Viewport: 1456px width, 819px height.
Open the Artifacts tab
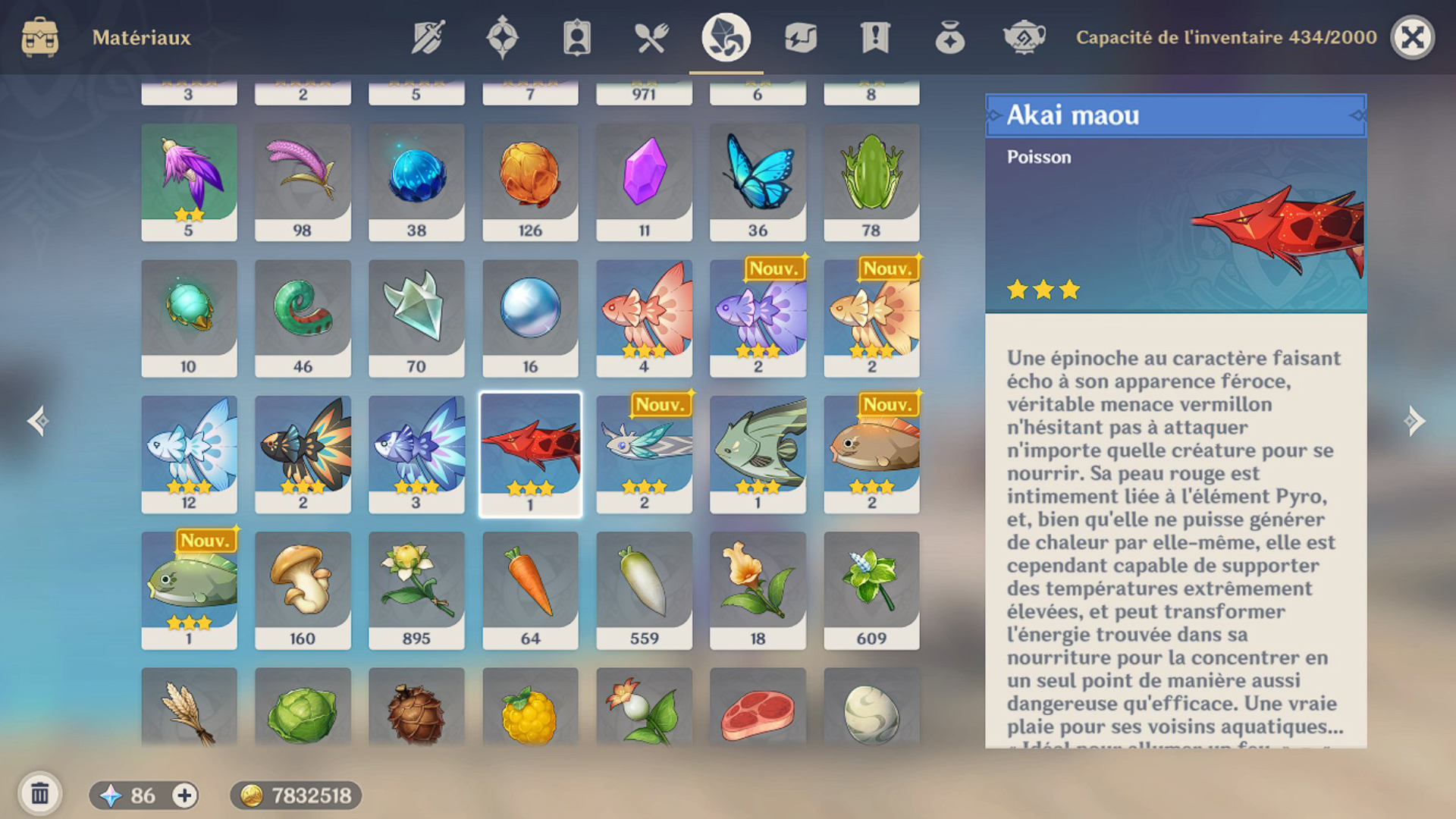(502, 37)
